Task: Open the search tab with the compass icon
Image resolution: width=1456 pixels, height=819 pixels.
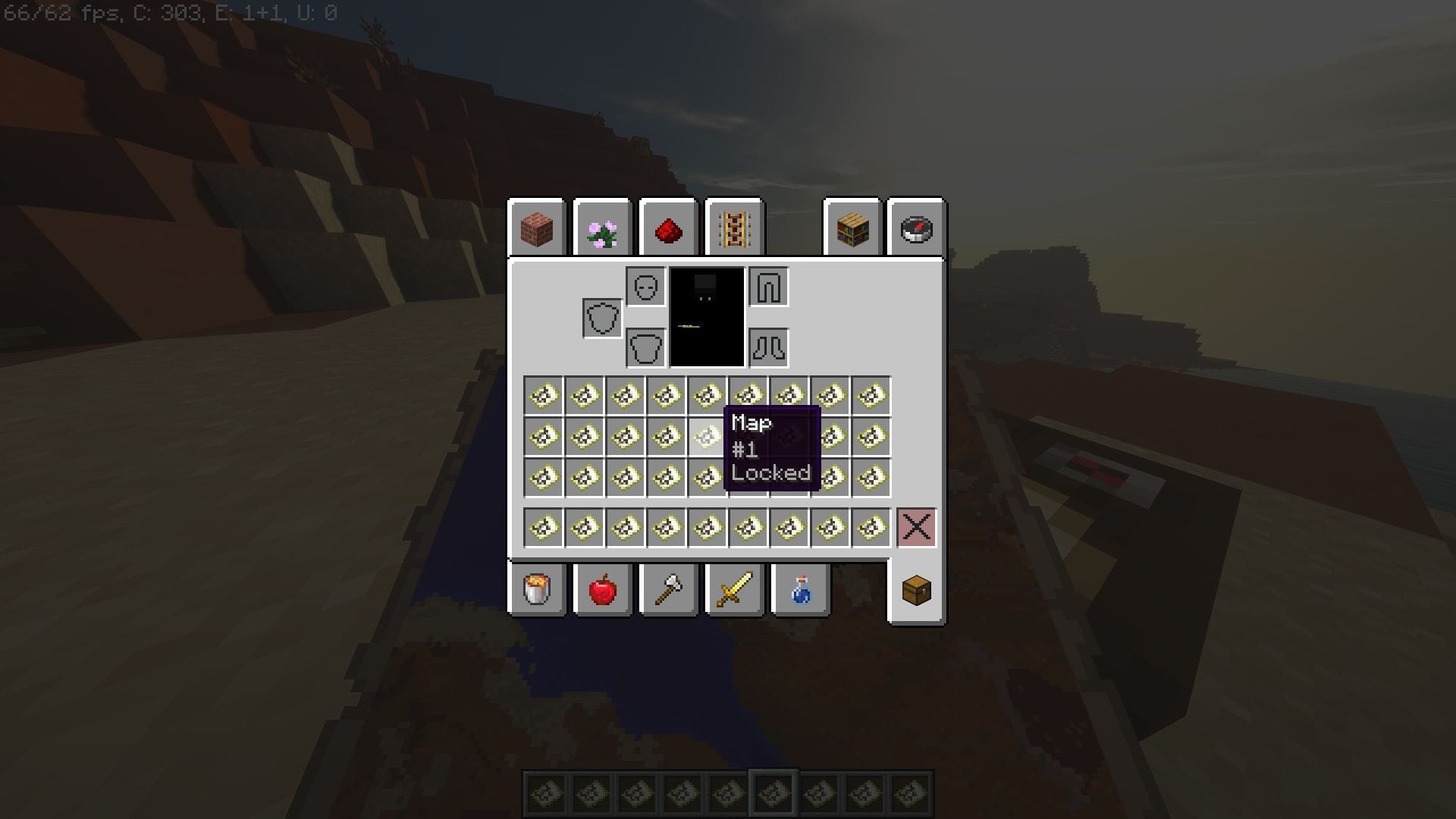Action: (x=916, y=229)
